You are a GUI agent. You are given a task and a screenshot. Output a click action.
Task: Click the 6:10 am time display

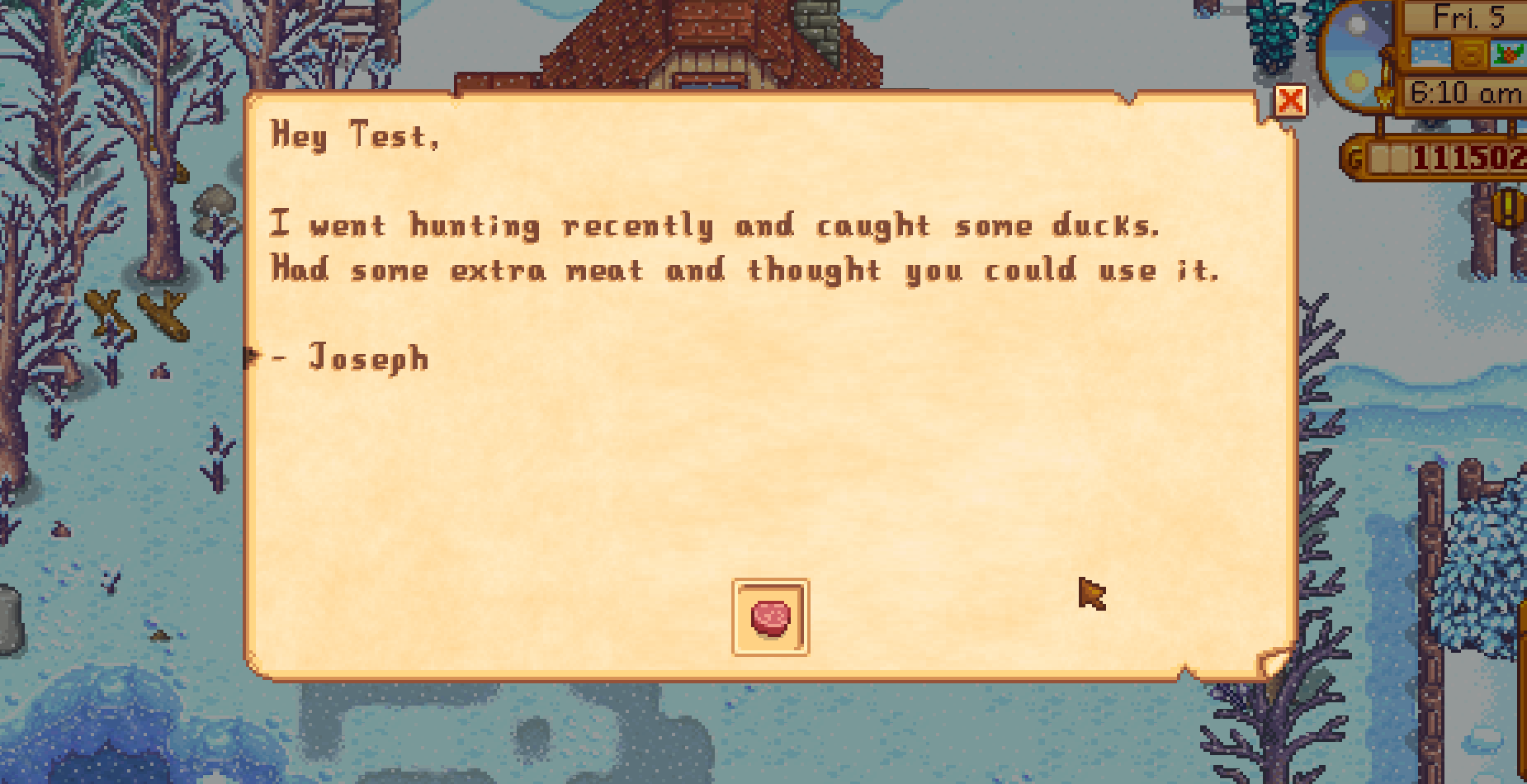pos(1464,92)
